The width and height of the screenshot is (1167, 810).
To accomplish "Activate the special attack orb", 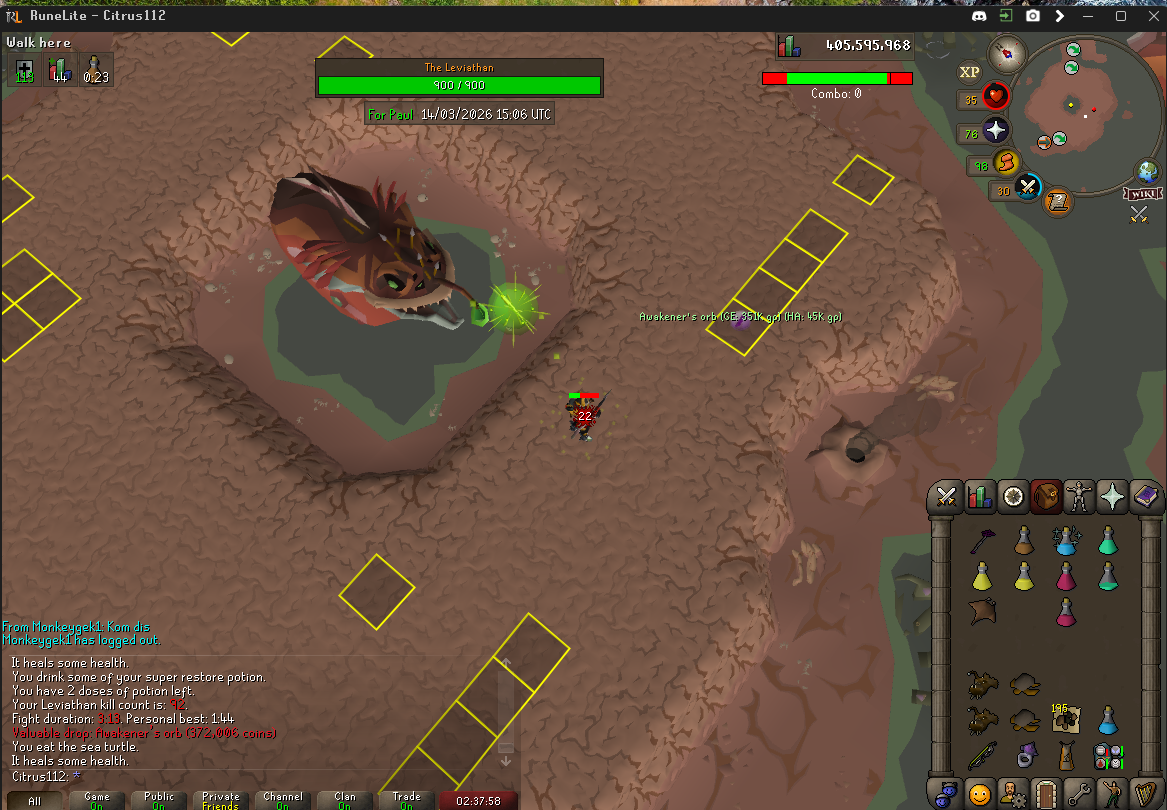I will coord(1029,187).
